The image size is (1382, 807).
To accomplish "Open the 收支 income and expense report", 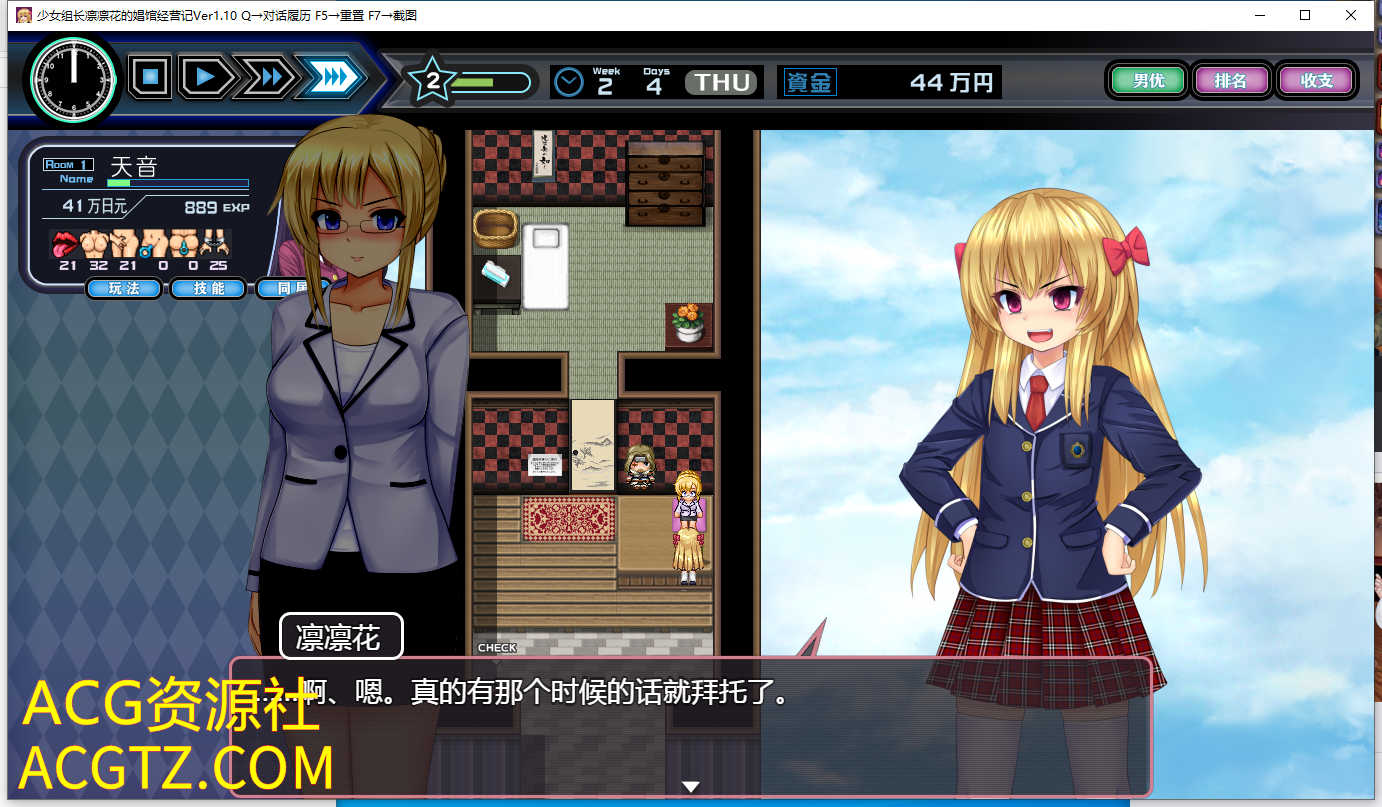I will pos(1315,81).
